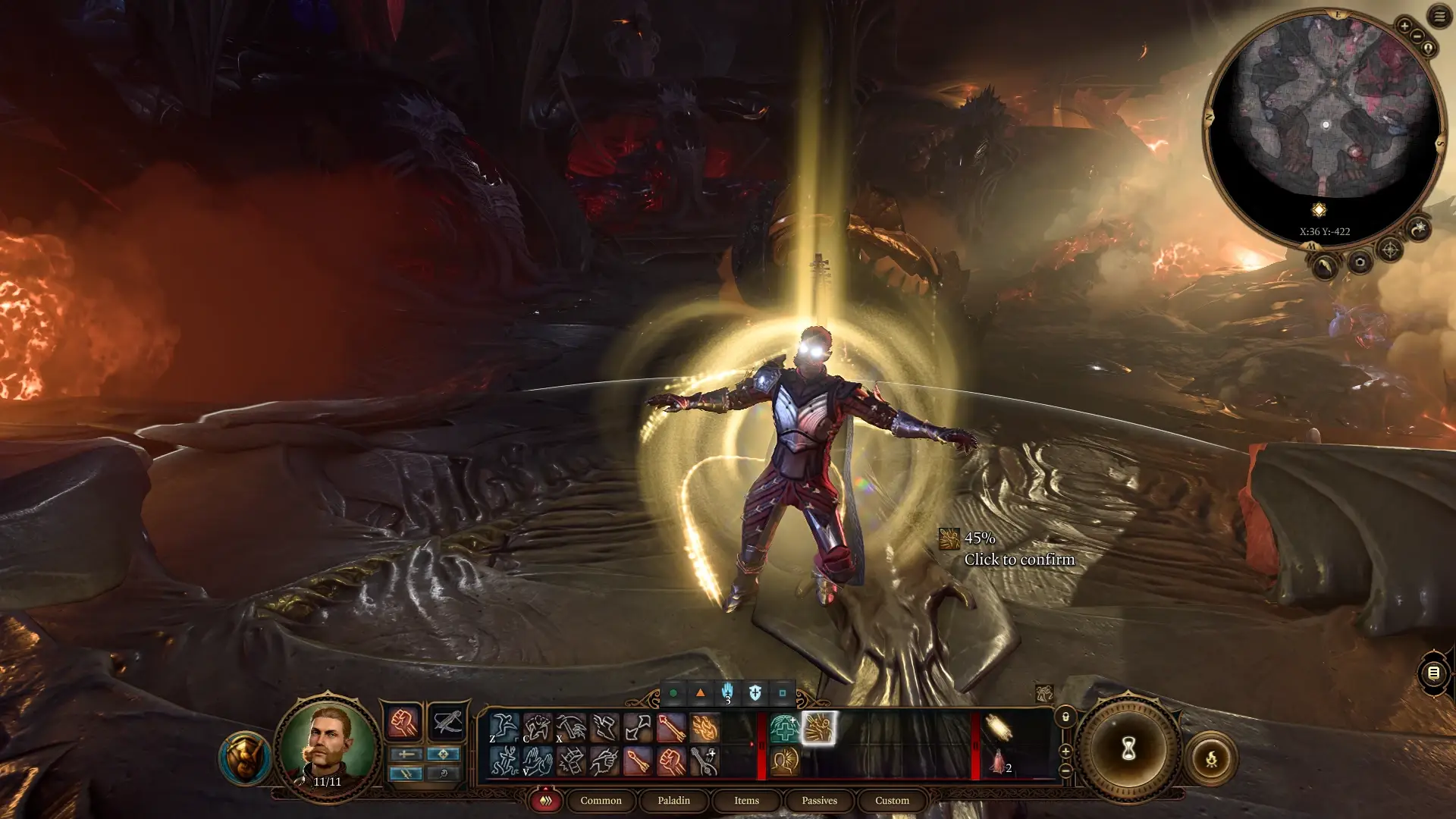Image resolution: width=1456 pixels, height=819 pixels.
Task: Click the orange bonus action triangle
Action: pyautogui.click(x=699, y=692)
